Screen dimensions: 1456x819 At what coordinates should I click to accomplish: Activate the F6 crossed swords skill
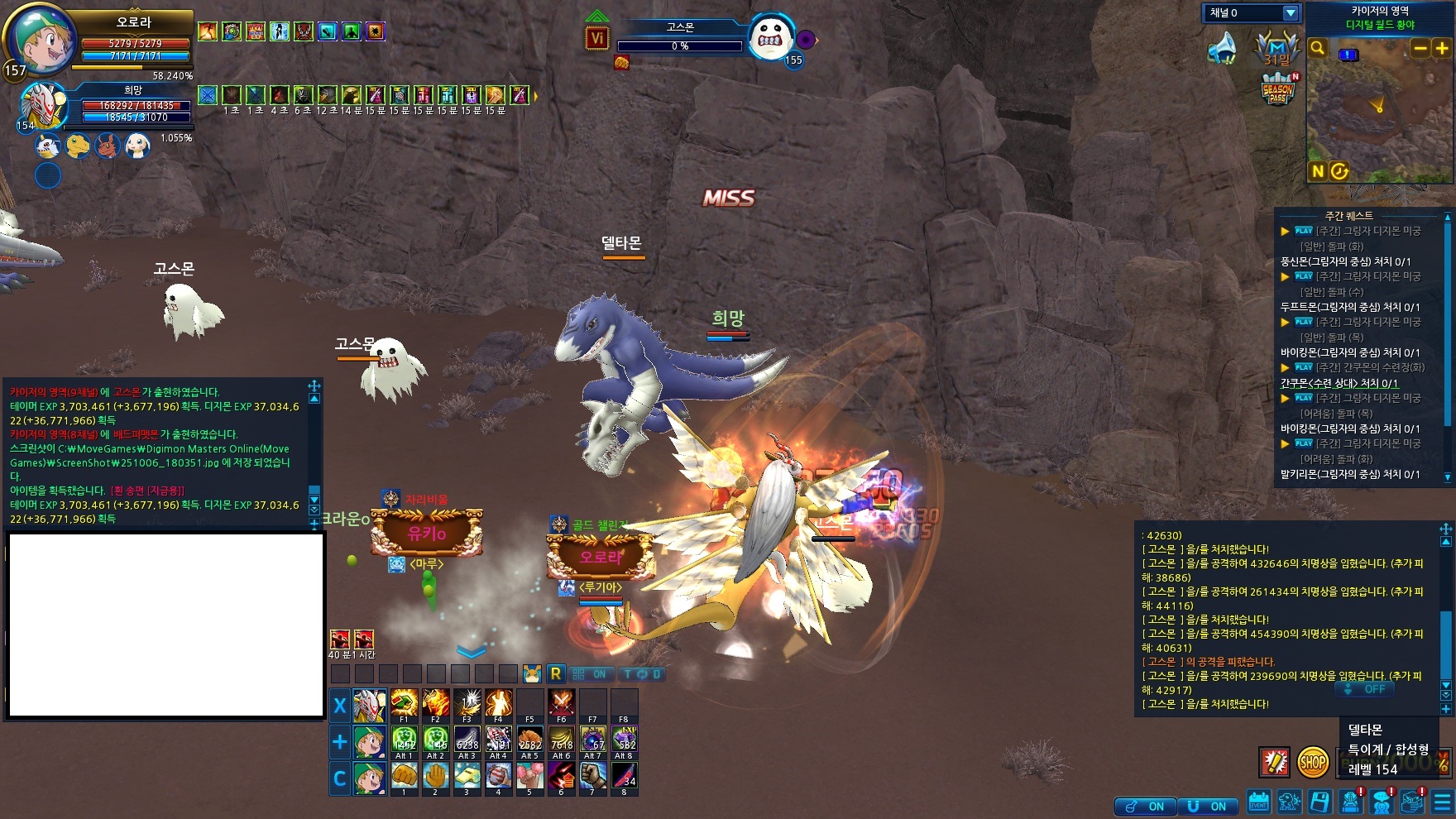click(x=562, y=703)
